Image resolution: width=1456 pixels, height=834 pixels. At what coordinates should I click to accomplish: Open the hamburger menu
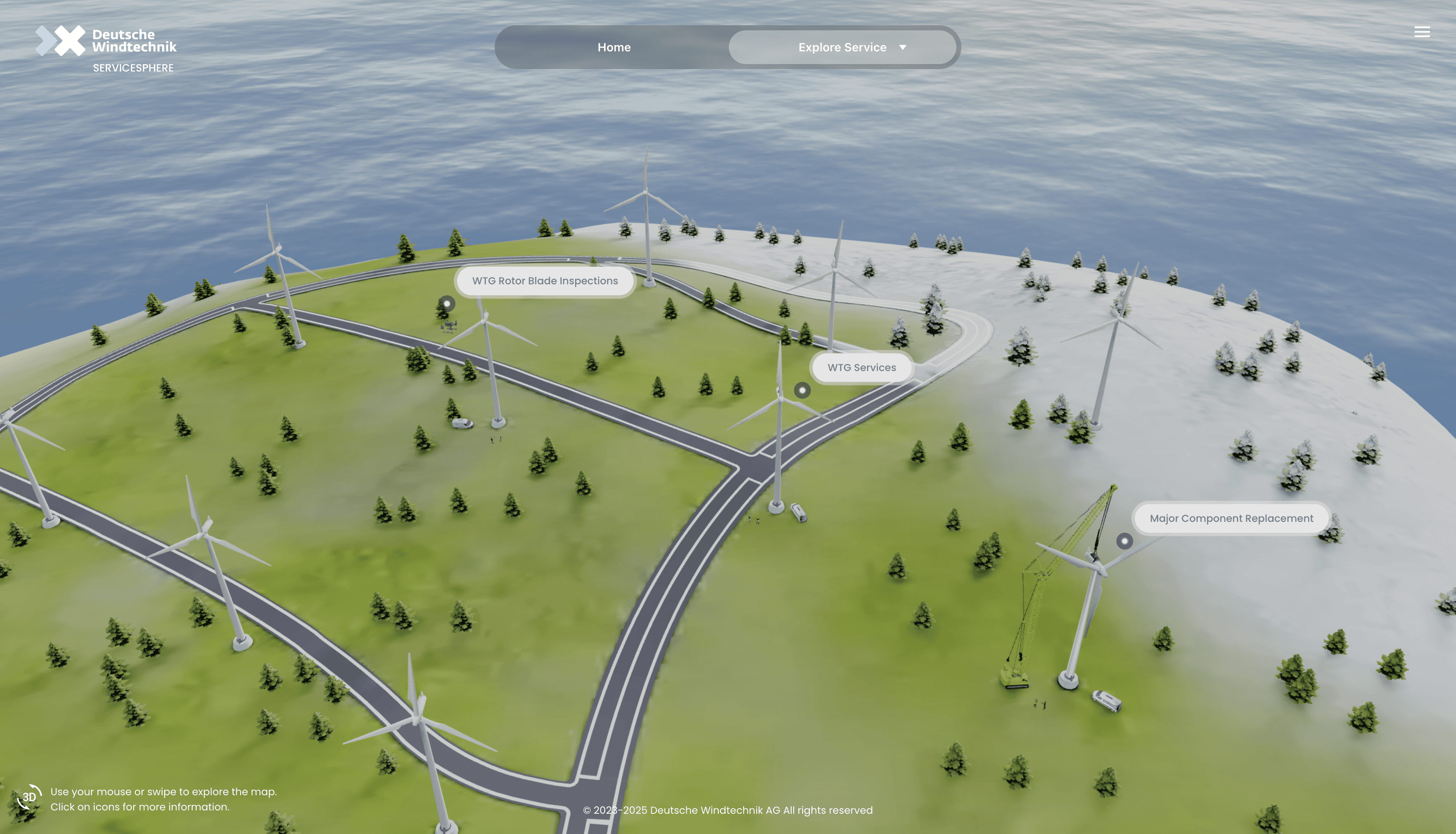click(1421, 32)
